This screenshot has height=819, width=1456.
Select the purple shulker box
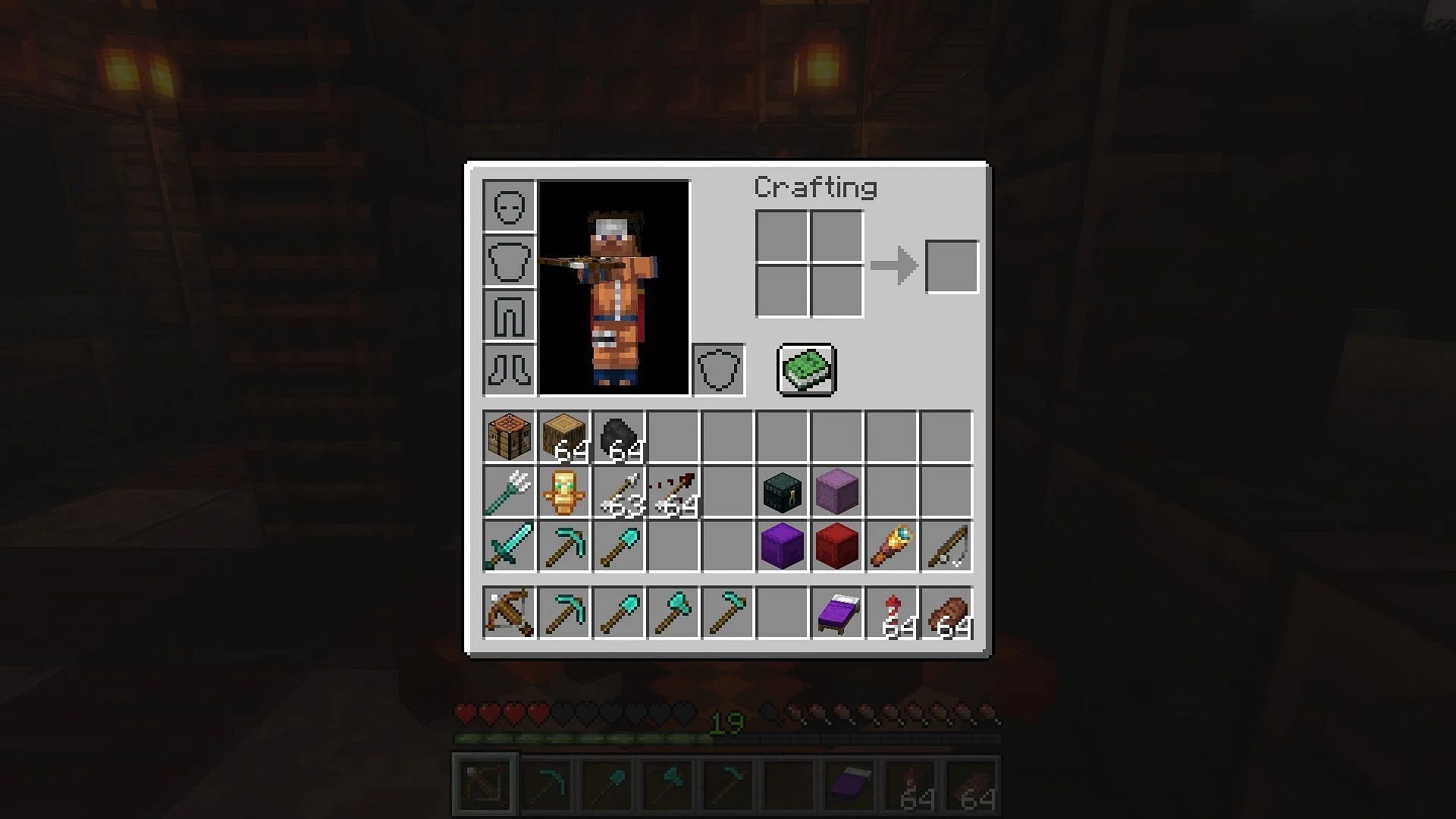(x=782, y=544)
